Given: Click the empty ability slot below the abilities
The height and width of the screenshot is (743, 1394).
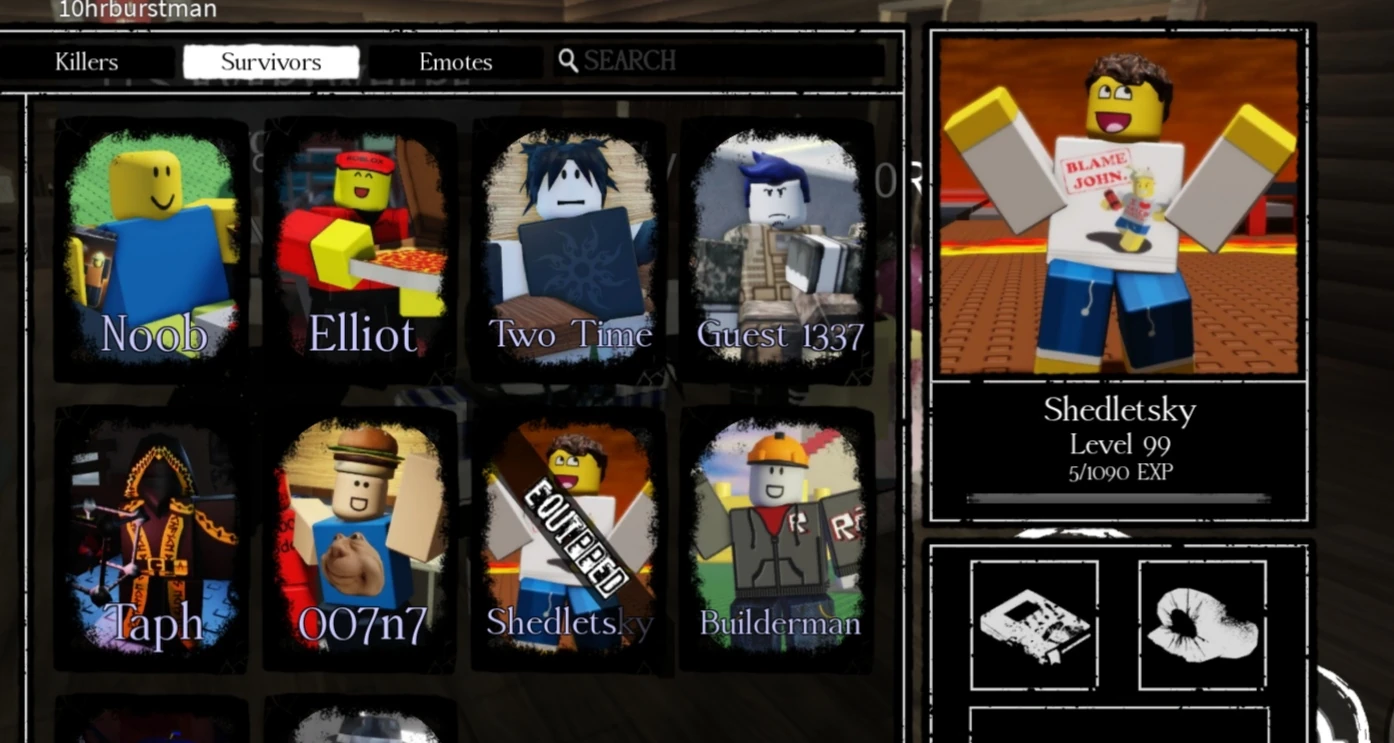Looking at the screenshot, I should pos(1117,725).
